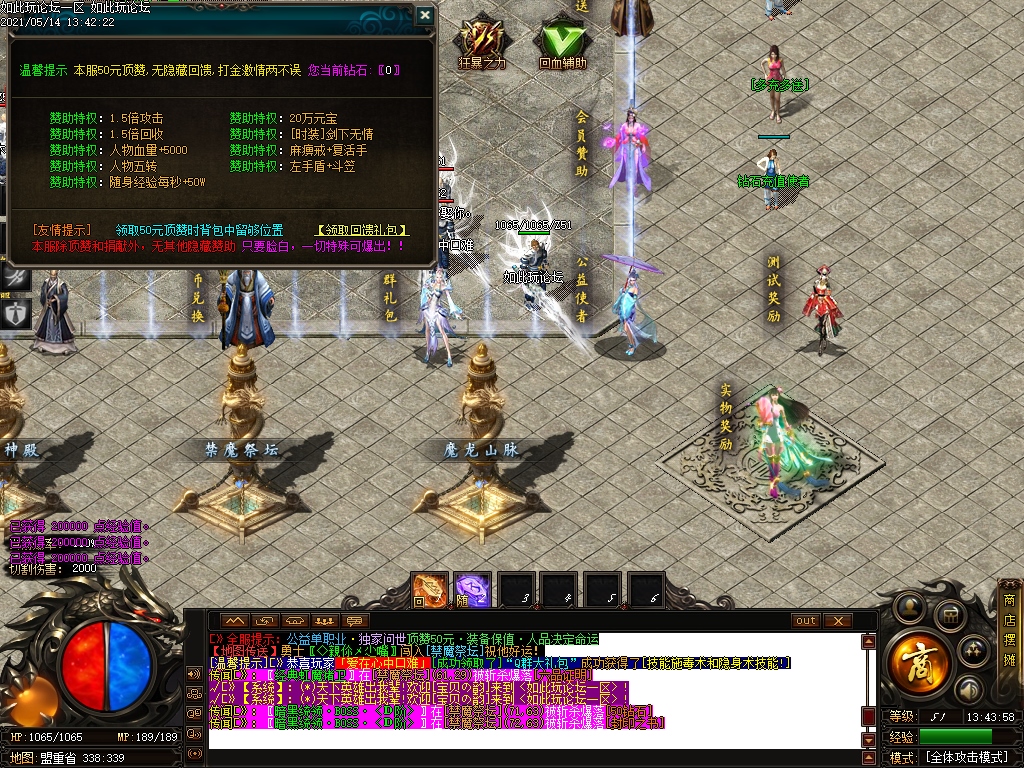The image size is (1024, 768).
Task: Claim the 领取回馈礼包 reward link
Action: [x=362, y=230]
